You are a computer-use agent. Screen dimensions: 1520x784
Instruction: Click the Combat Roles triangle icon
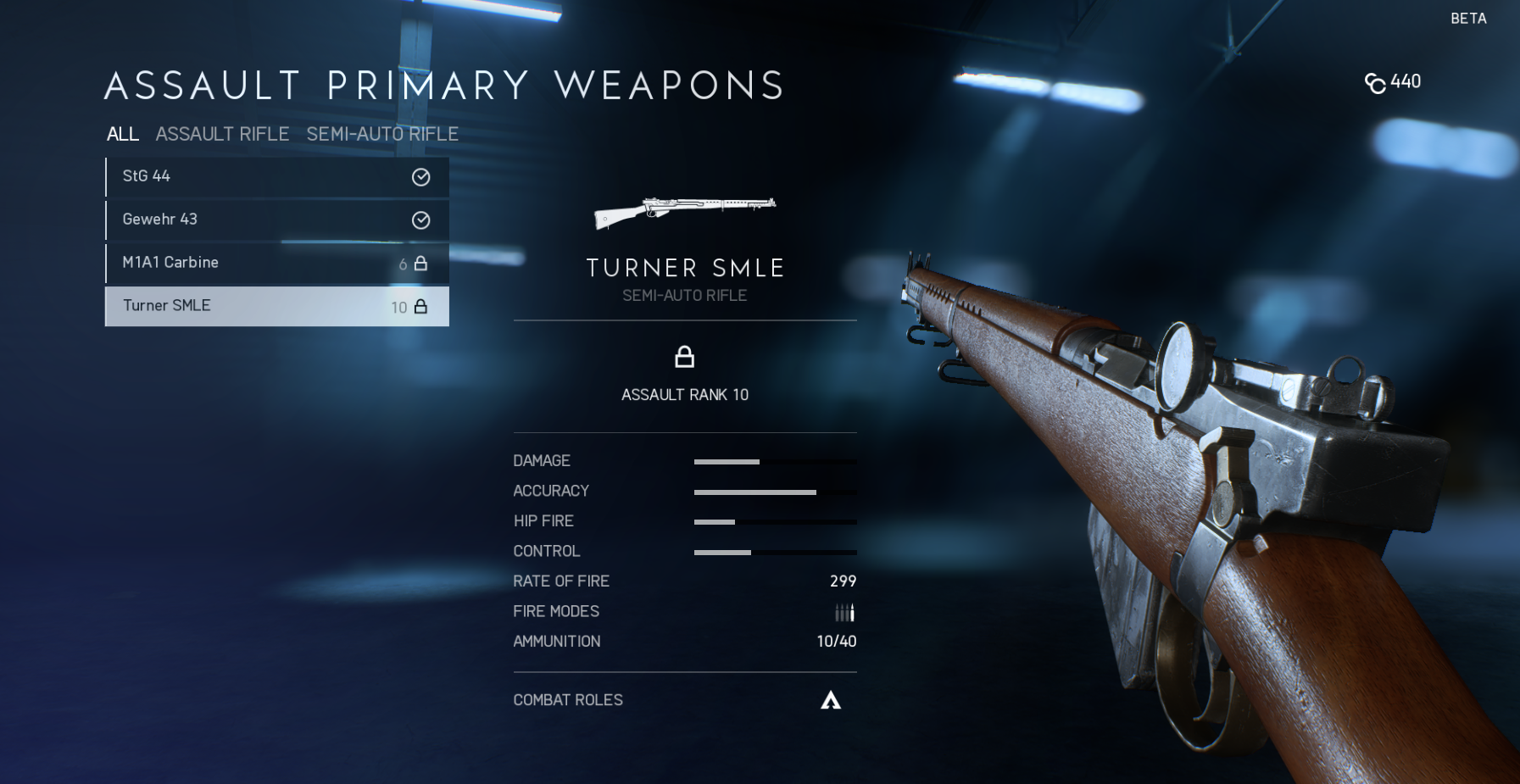[x=831, y=700]
